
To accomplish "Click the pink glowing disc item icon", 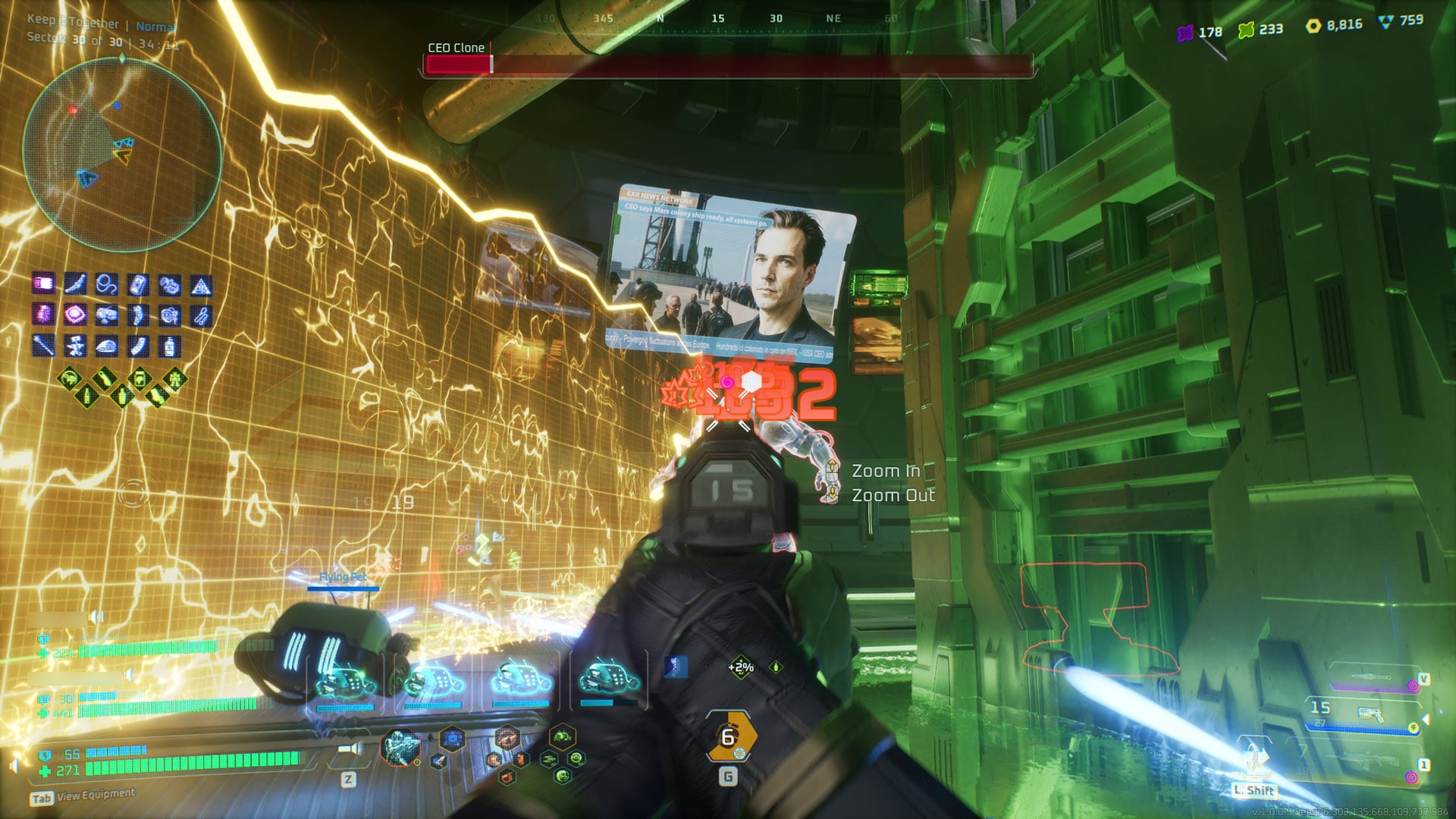I will (74, 315).
